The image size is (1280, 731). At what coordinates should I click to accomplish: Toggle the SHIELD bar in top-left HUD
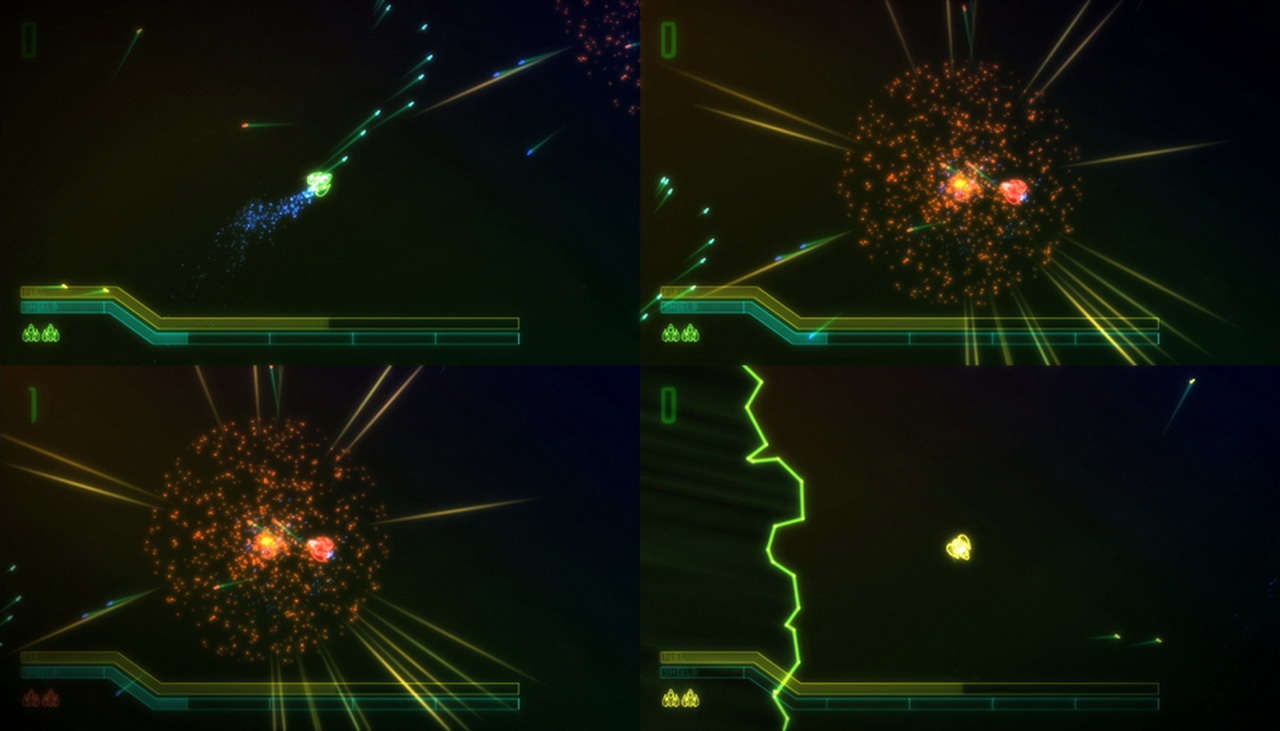(x=60, y=308)
